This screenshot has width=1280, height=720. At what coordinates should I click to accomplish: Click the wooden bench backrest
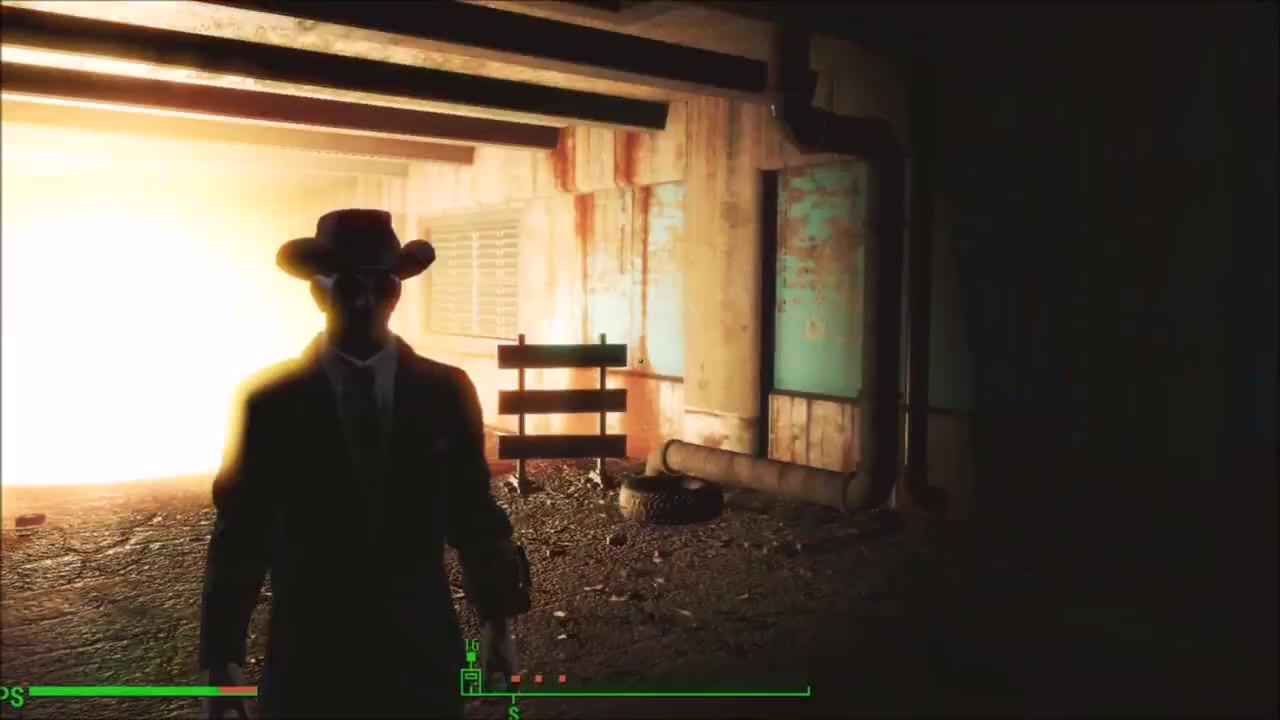click(x=560, y=385)
